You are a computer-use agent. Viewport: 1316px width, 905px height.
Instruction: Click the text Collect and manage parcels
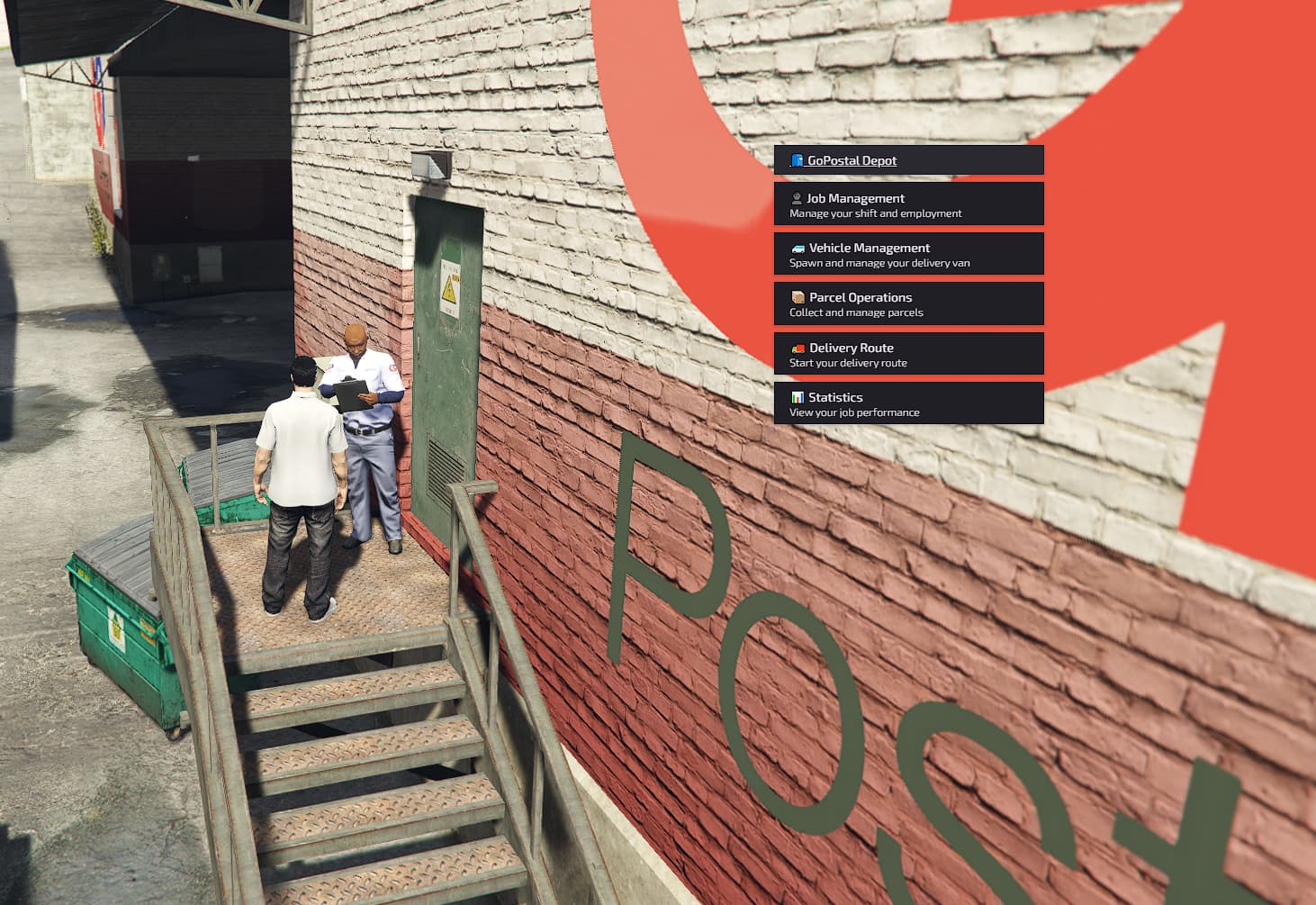point(856,312)
